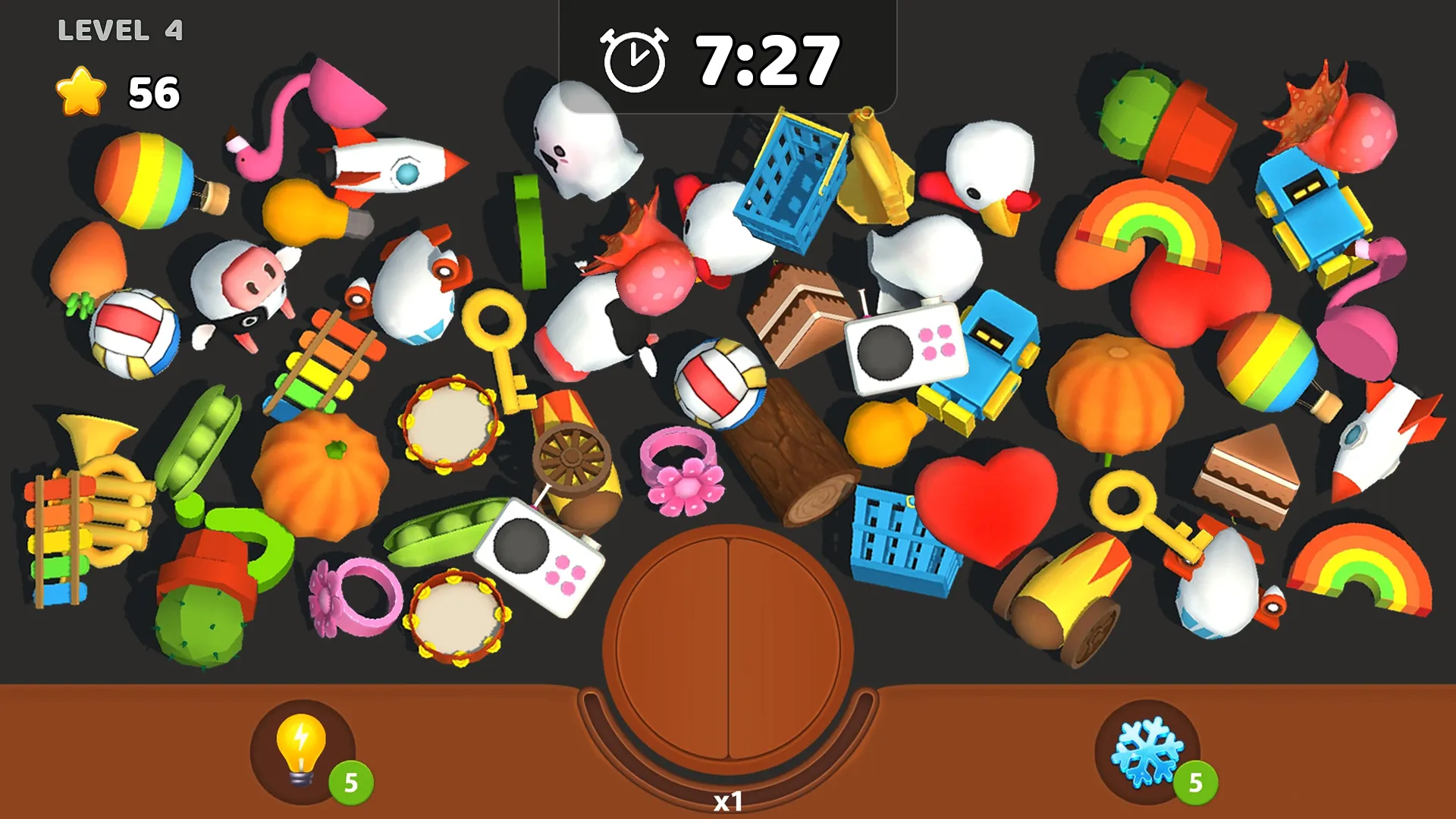
Task: Tap the golden trumpet on the left
Action: point(99,470)
